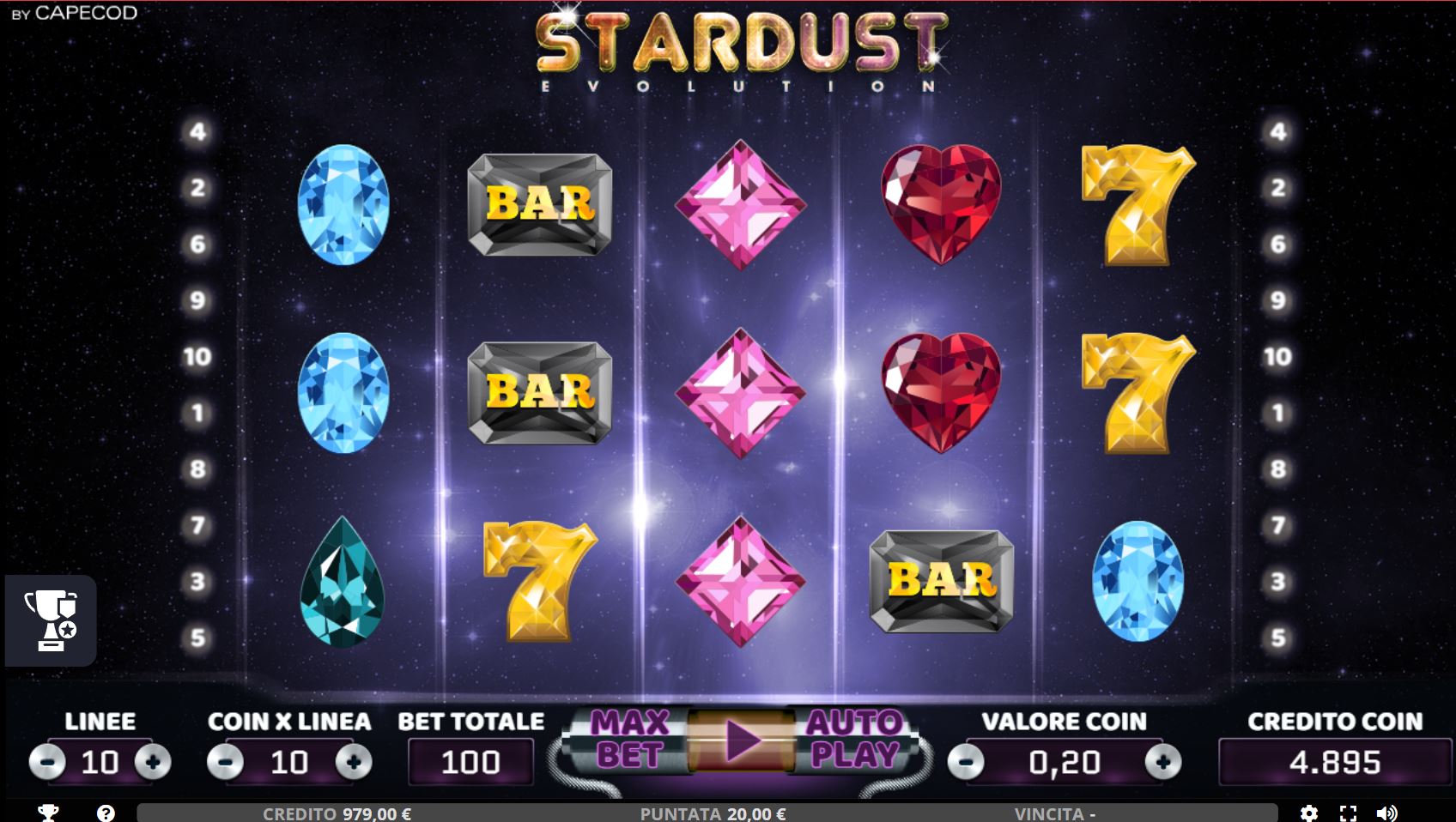
Task: Click the BET TOTALE value field
Action: [x=470, y=763]
